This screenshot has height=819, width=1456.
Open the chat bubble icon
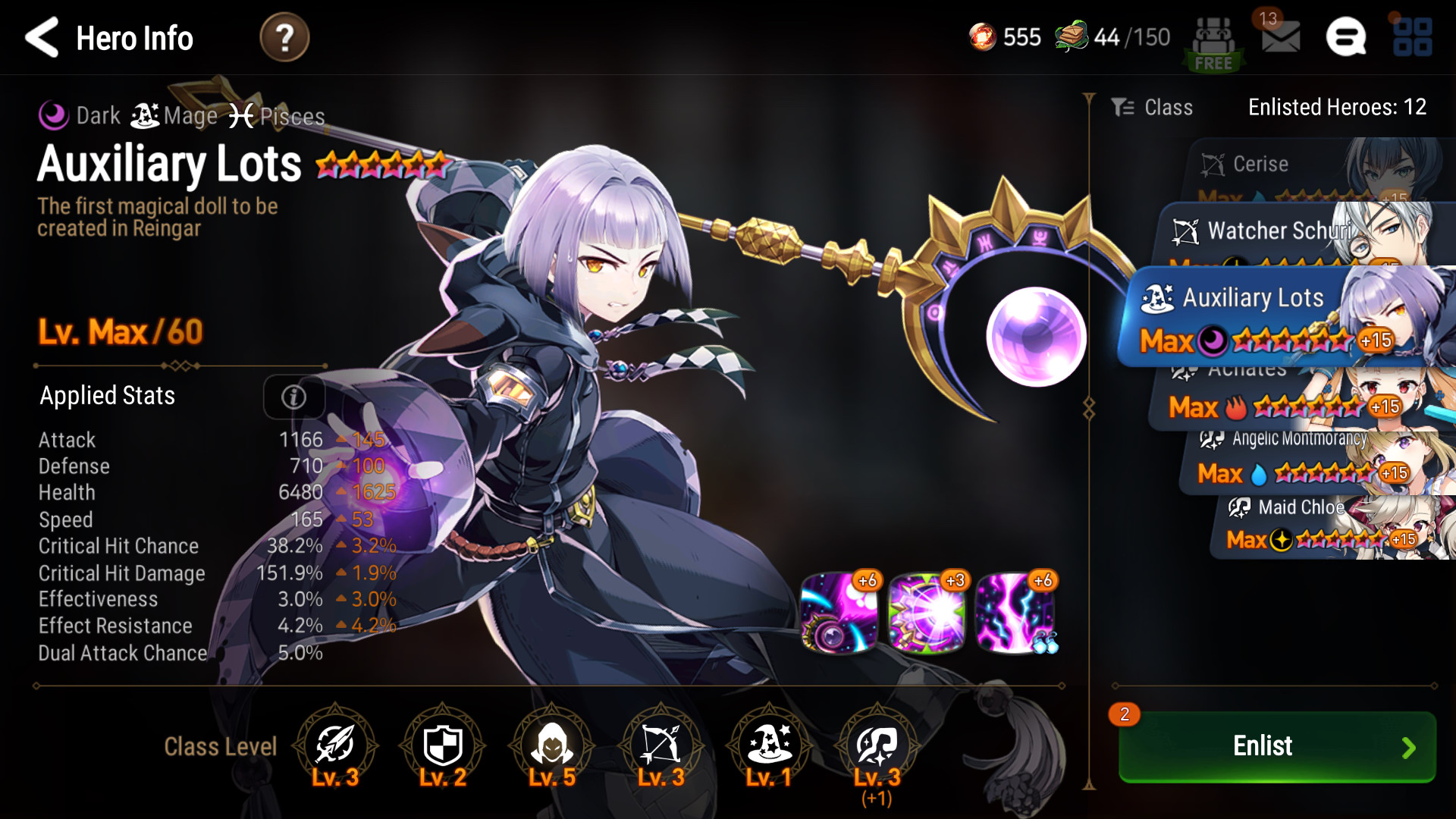point(1346,37)
